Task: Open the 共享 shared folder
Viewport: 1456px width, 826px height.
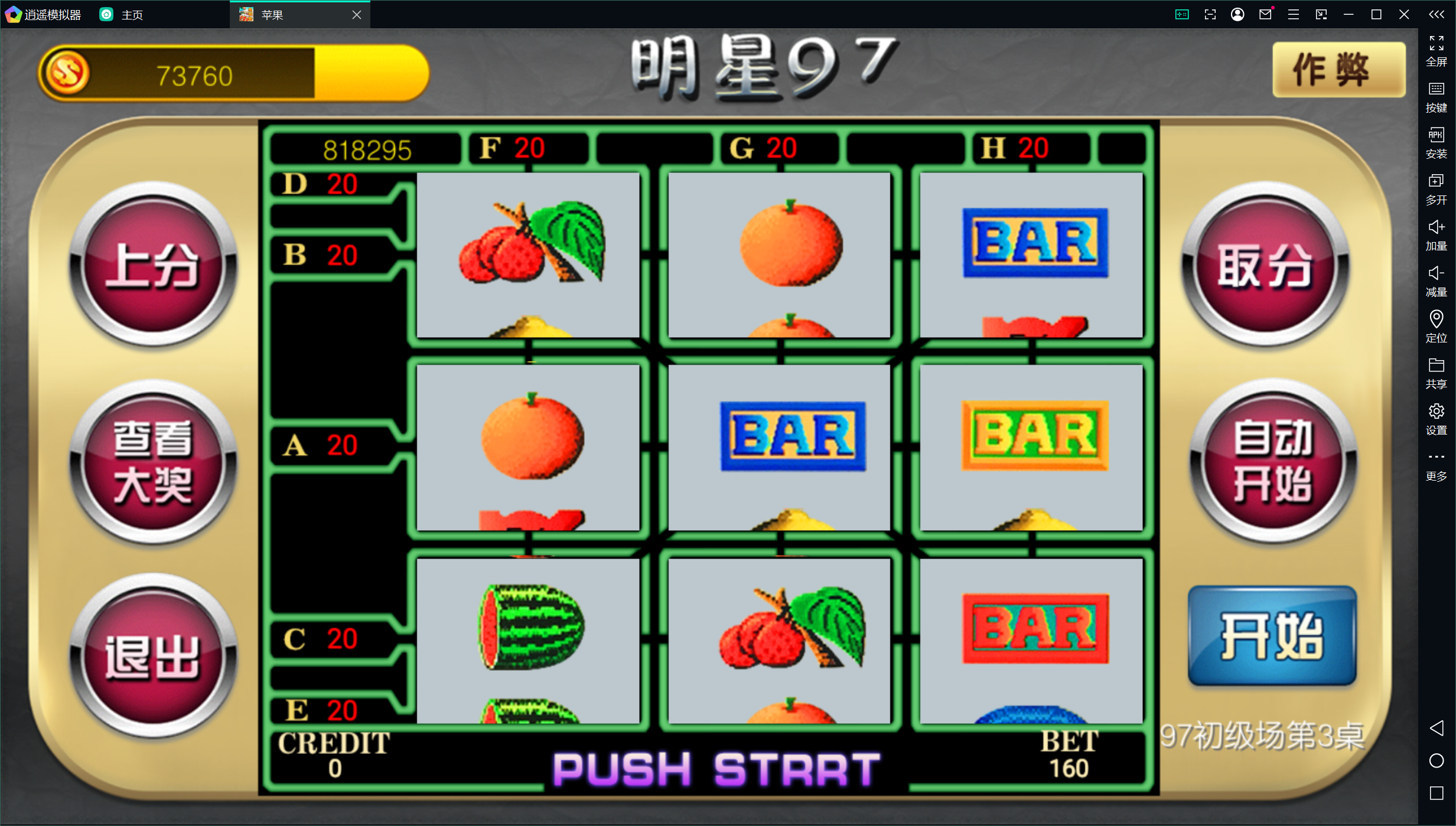Action: pyautogui.click(x=1436, y=373)
